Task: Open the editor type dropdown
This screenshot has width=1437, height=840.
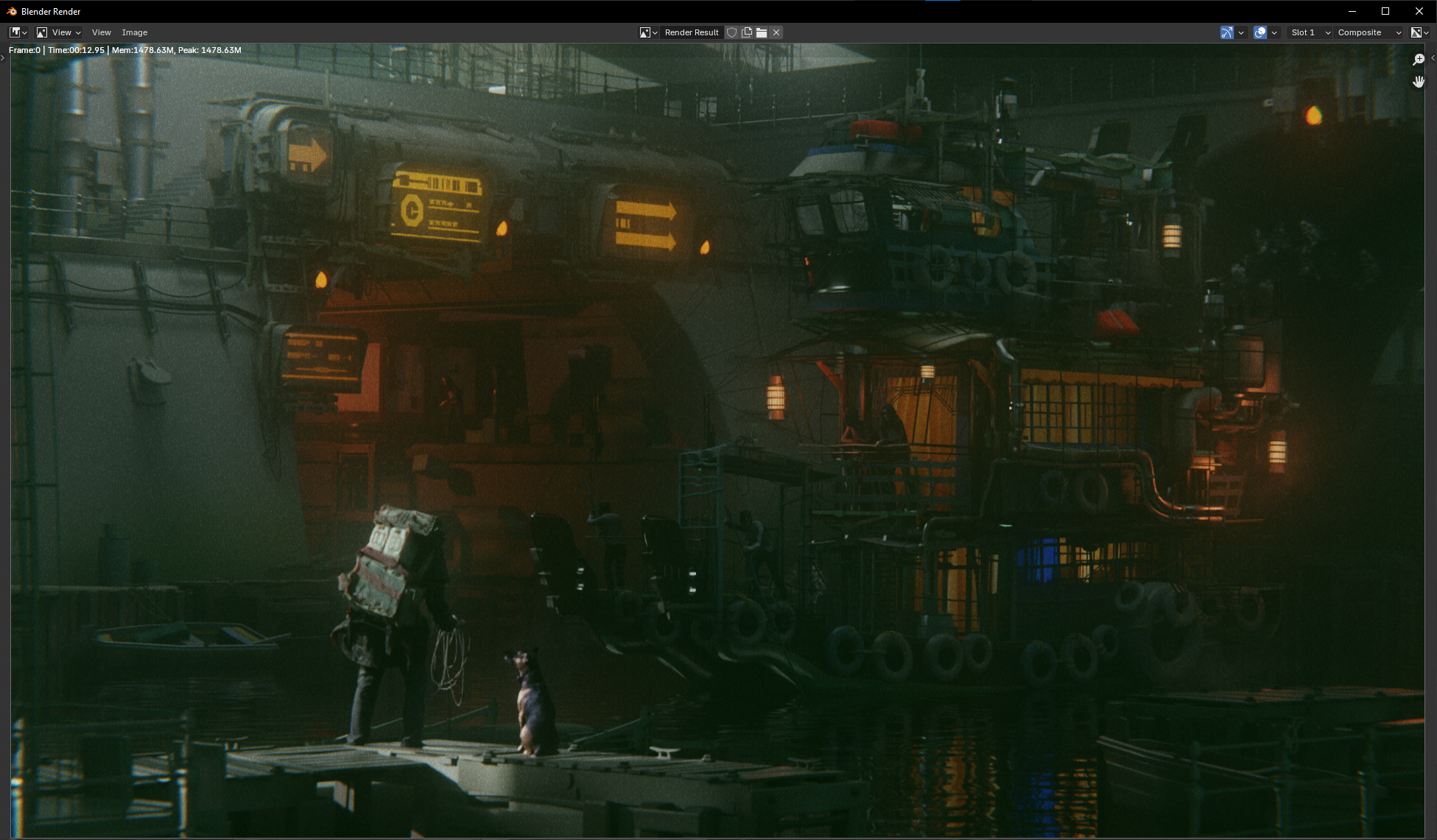Action: [18, 32]
